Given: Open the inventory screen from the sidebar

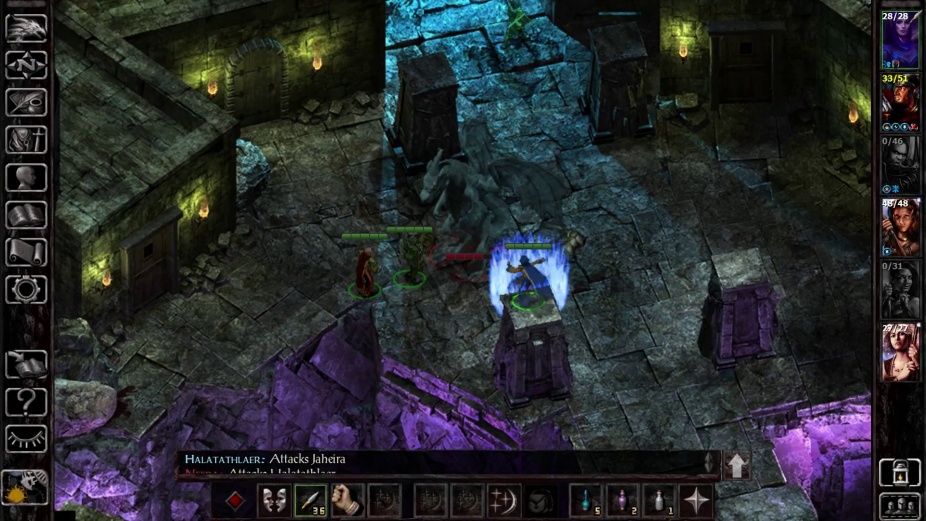Looking at the screenshot, I should click(x=26, y=140).
